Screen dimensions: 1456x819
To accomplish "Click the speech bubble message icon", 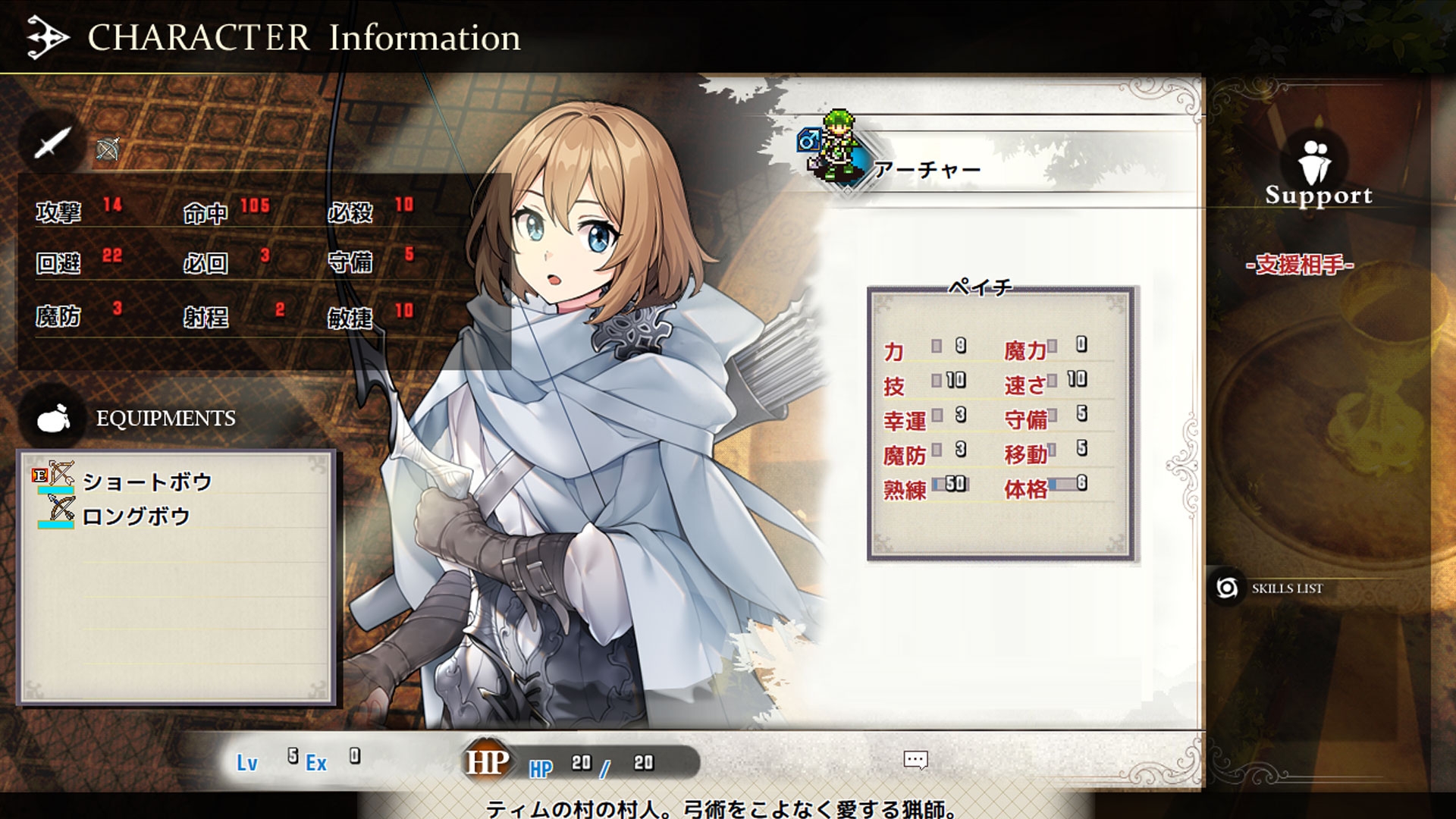I will click(x=915, y=760).
